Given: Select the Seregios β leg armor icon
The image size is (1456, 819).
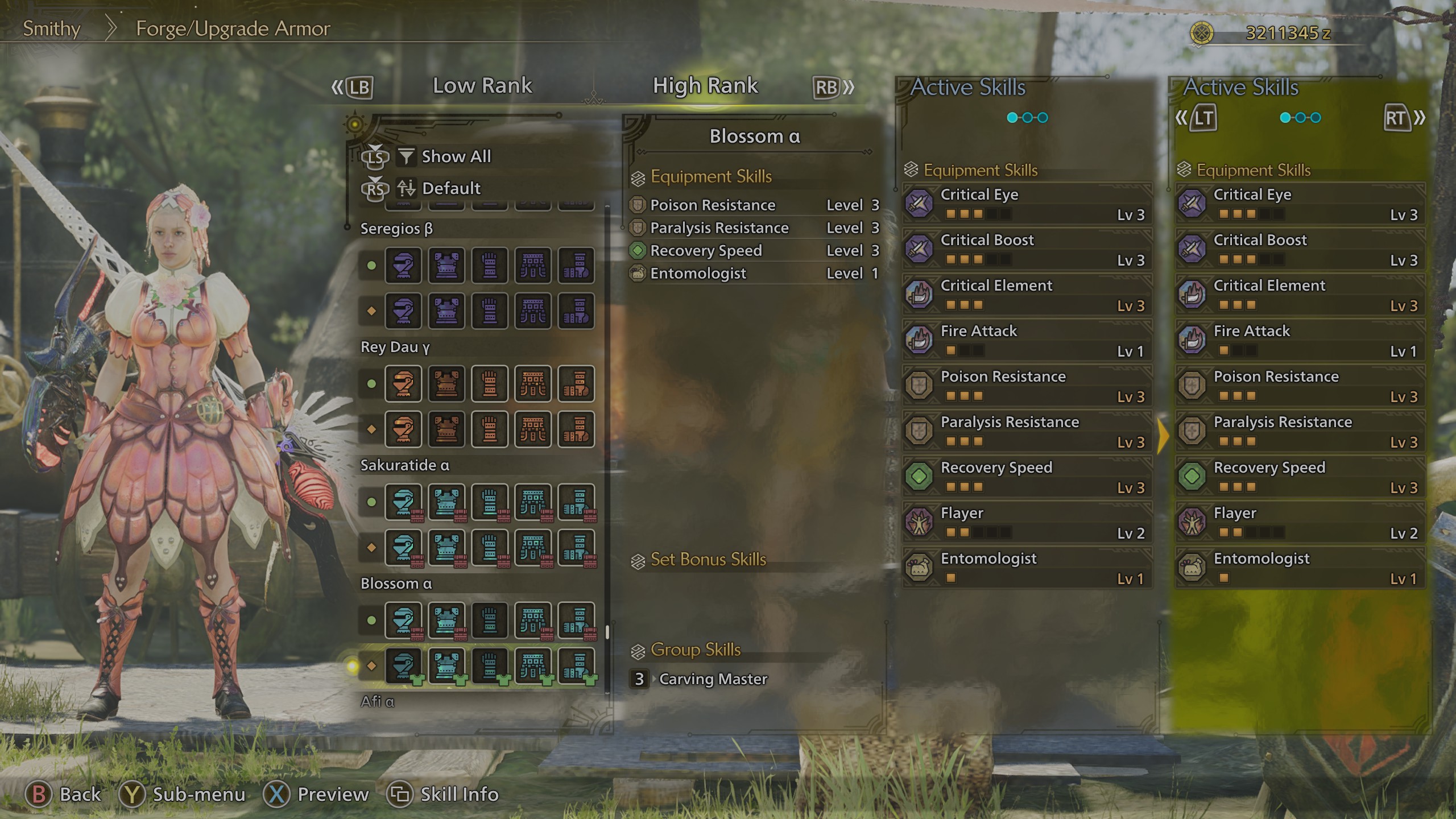Looking at the screenshot, I should [576, 266].
